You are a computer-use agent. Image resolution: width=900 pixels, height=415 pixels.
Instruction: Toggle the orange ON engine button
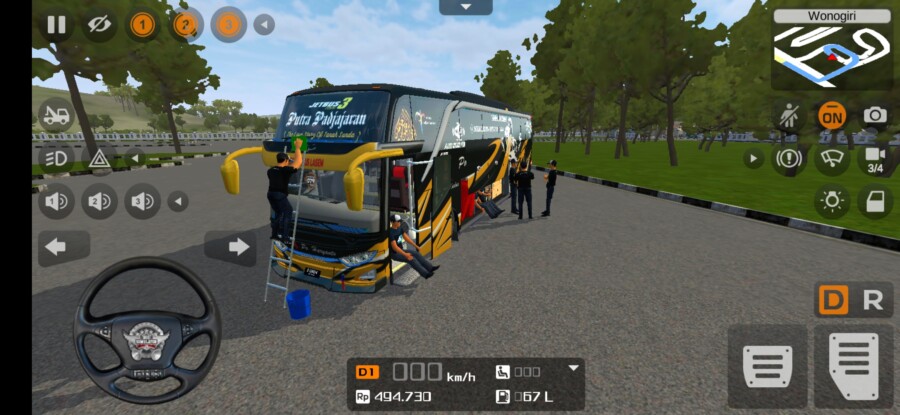pyautogui.click(x=831, y=115)
